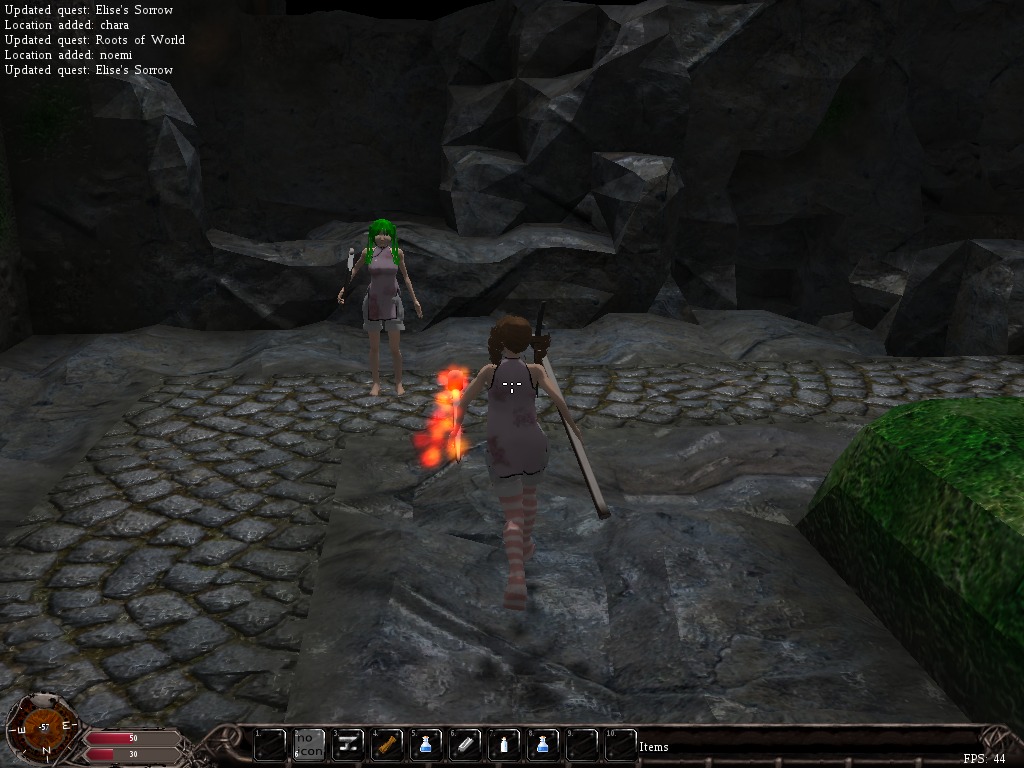Select the silver metal bar hotbar item

(x=466, y=744)
